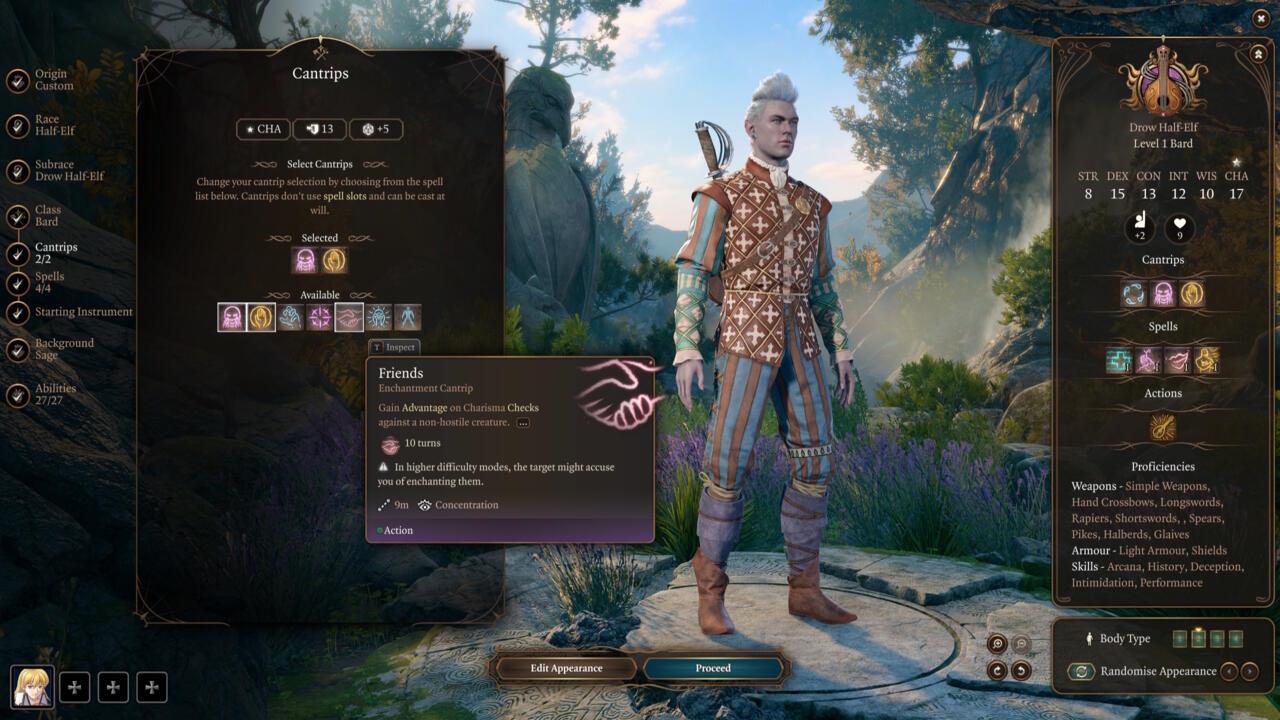Choose the blue humanoid figure cantrip
1280x720 pixels.
(408, 318)
